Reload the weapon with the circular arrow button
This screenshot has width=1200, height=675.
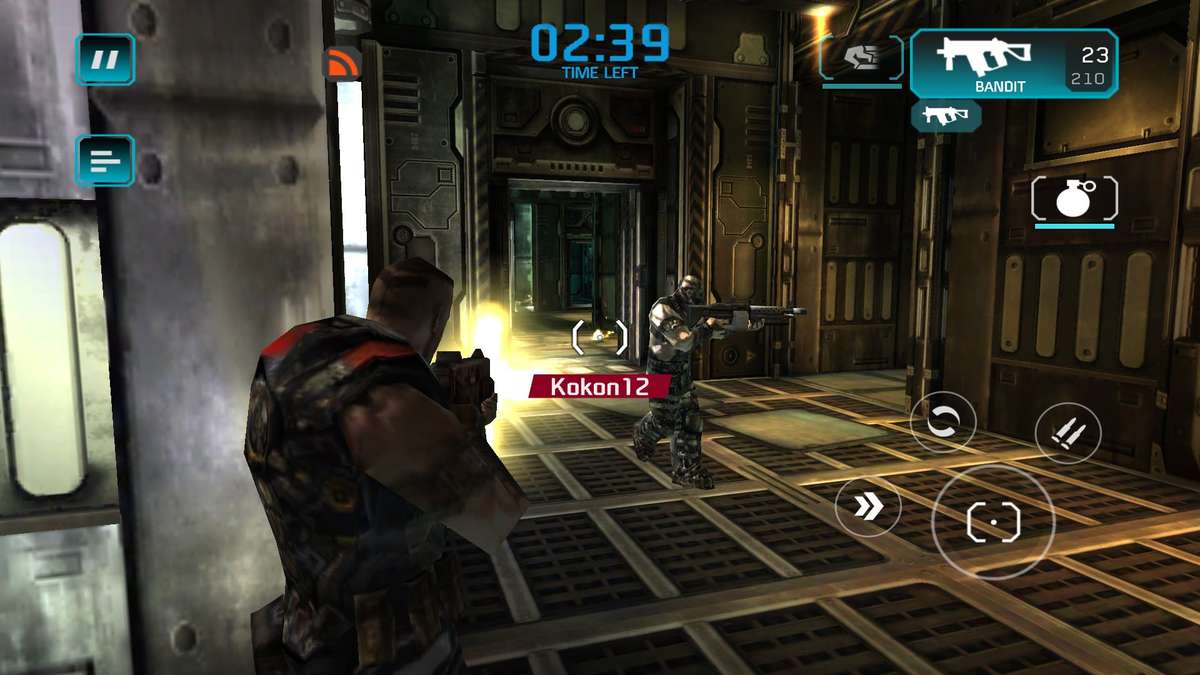pos(943,422)
